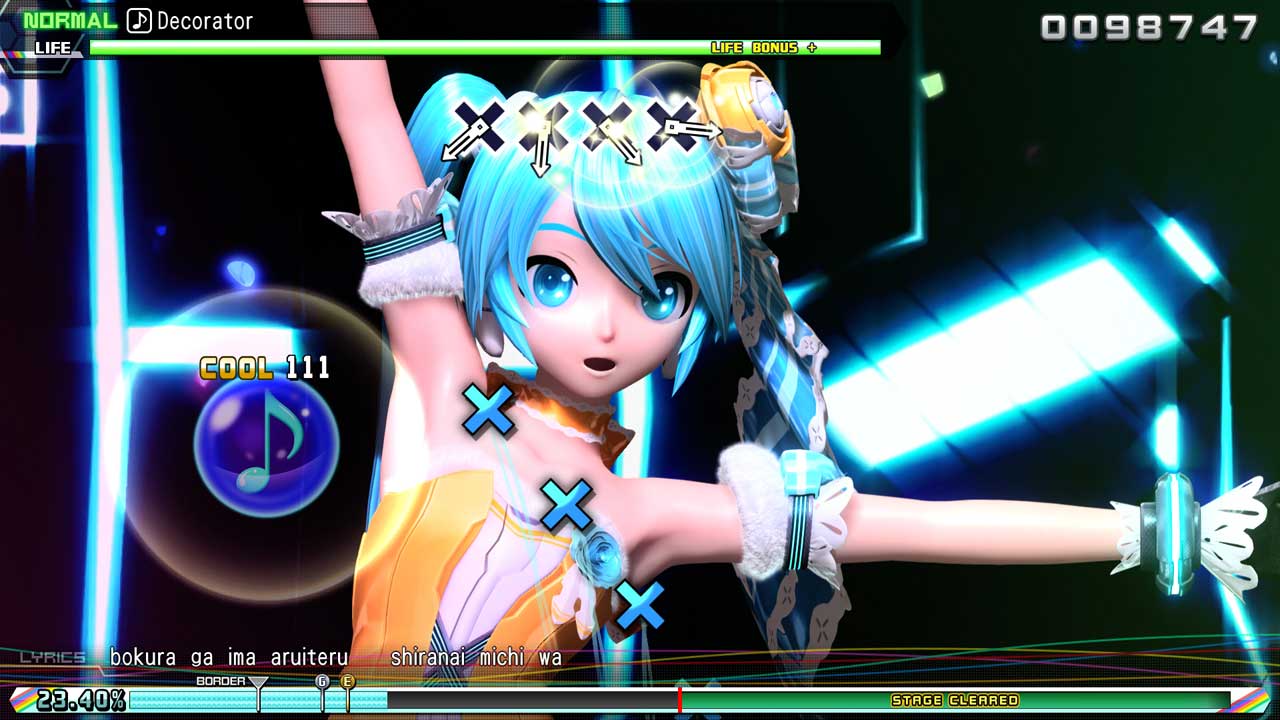The height and width of the screenshot is (720, 1280).
Task: Click the green G gauge marker
Action: (x=322, y=681)
